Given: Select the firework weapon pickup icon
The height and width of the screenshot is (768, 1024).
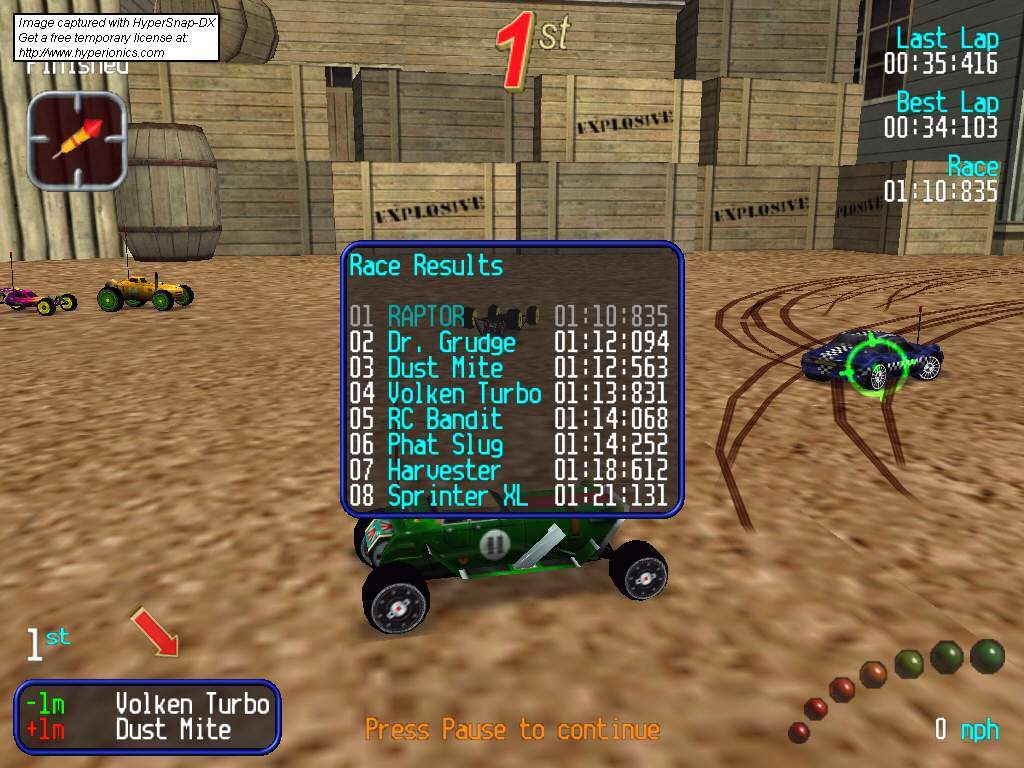Looking at the screenshot, I should point(76,140).
